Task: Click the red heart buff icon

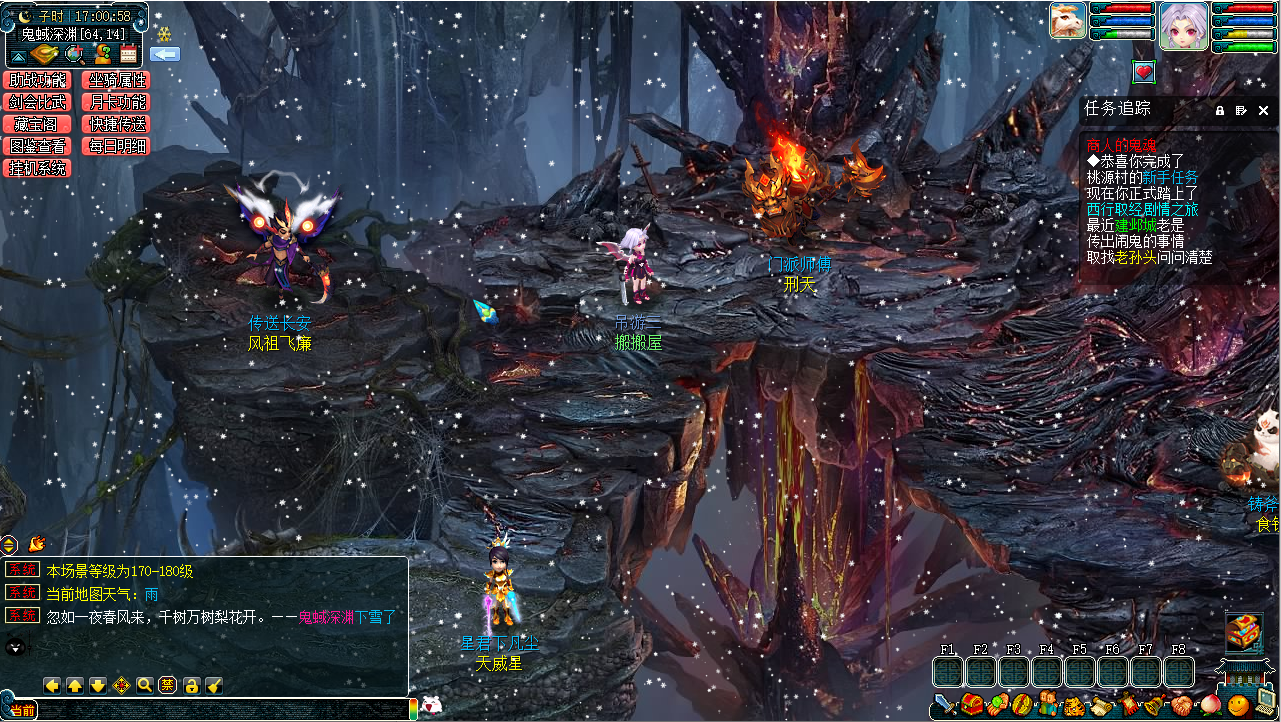Action: [x=1144, y=72]
